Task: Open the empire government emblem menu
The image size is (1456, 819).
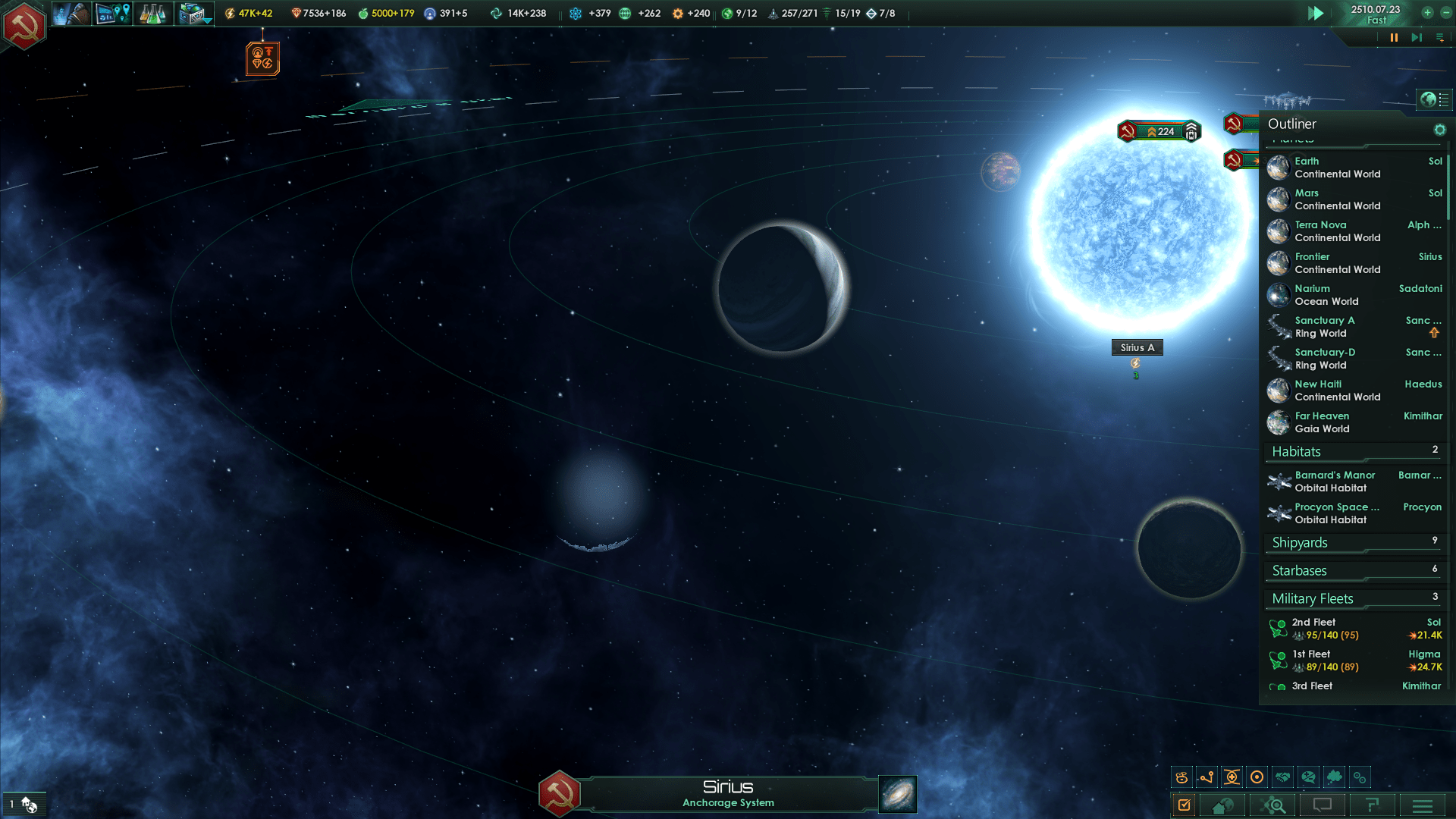Action: coord(24,25)
